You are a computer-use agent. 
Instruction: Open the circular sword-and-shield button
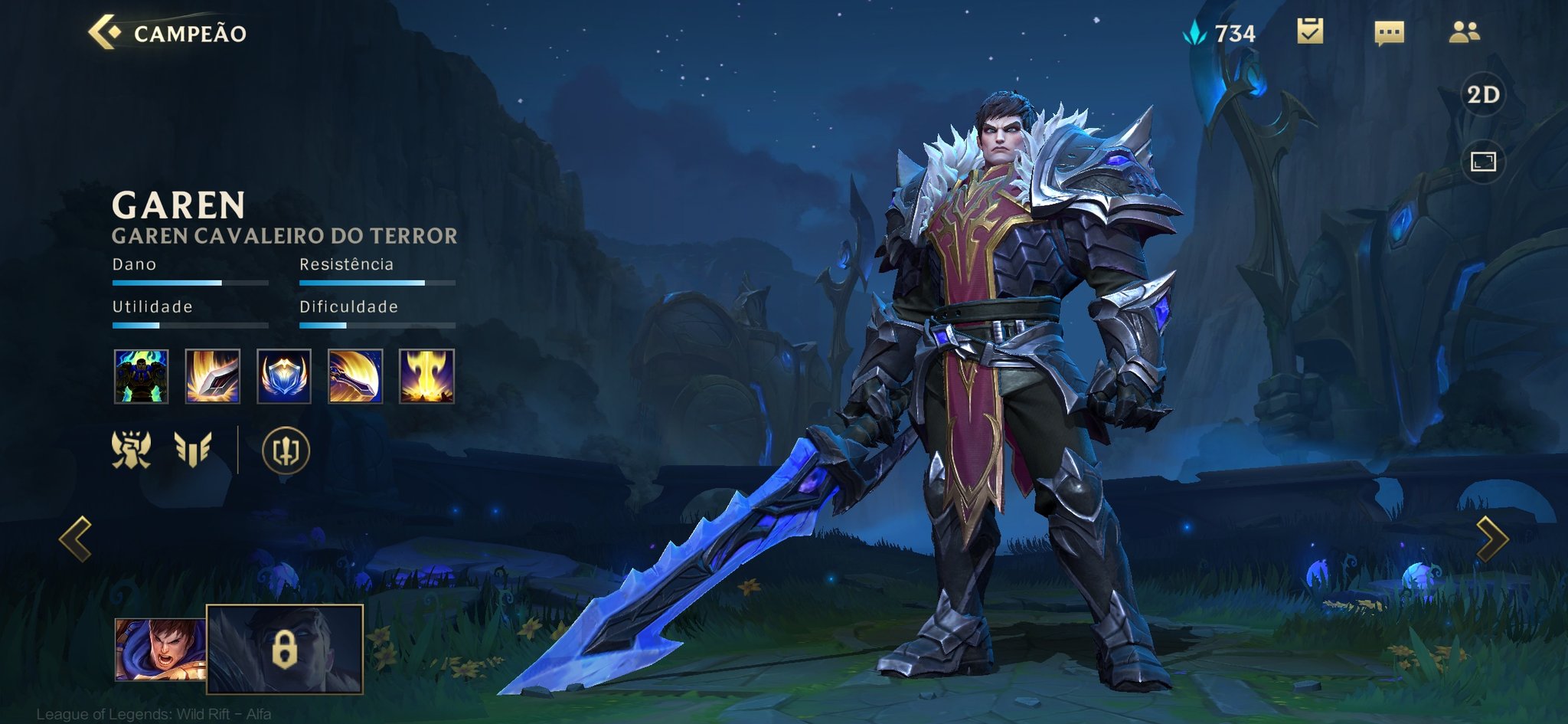(x=286, y=450)
